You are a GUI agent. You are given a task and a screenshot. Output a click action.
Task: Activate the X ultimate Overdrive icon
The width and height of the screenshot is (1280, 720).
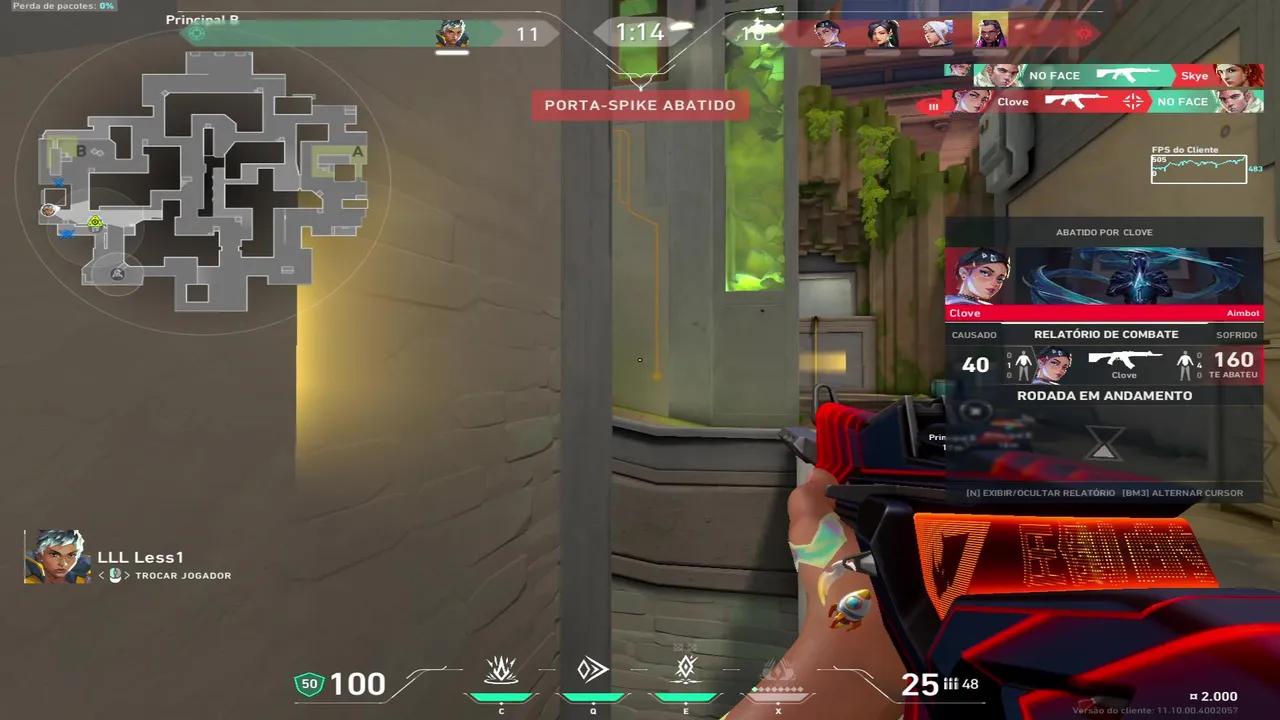click(x=778, y=670)
